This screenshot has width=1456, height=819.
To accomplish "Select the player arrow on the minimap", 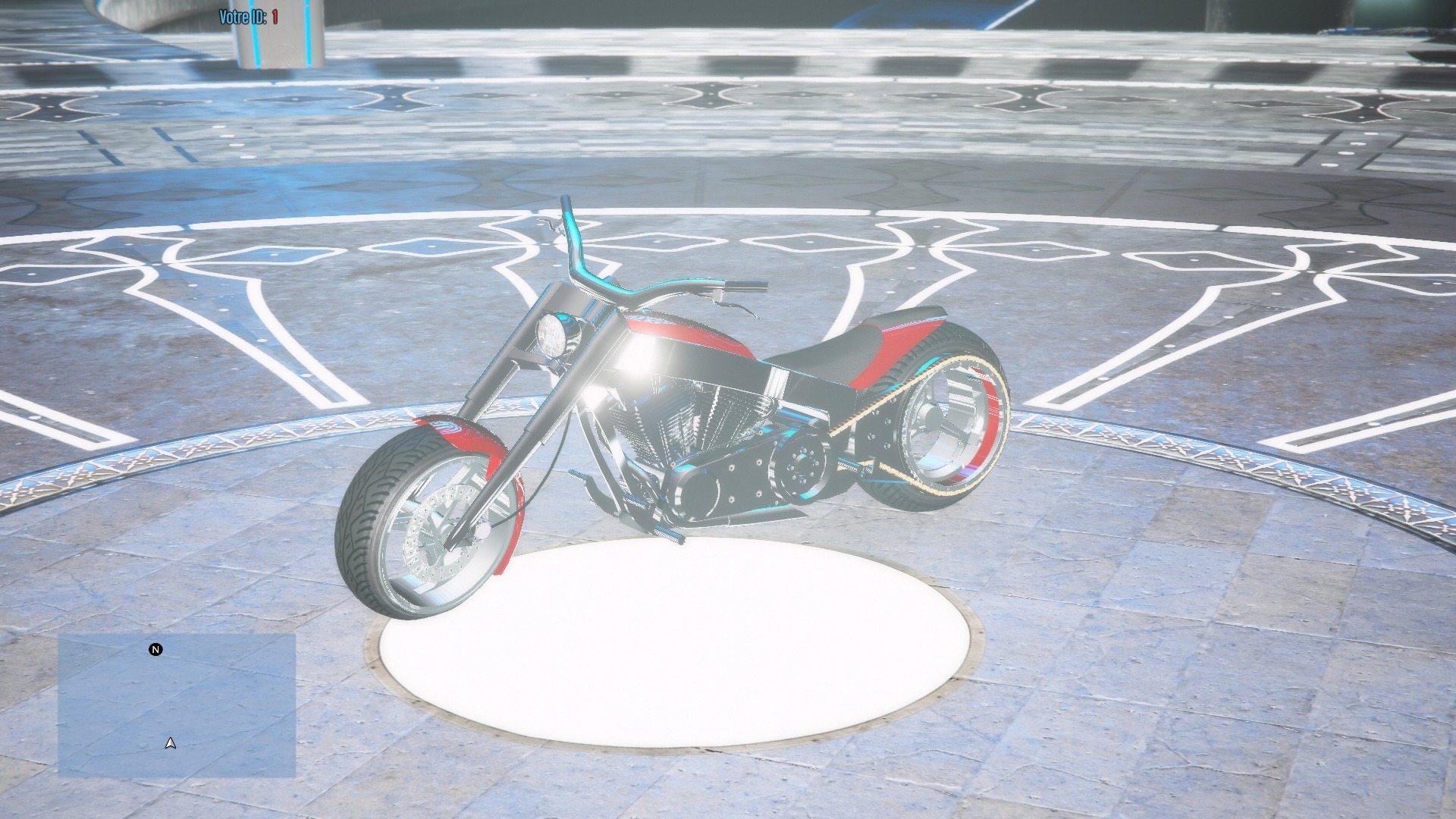I will click(x=170, y=744).
